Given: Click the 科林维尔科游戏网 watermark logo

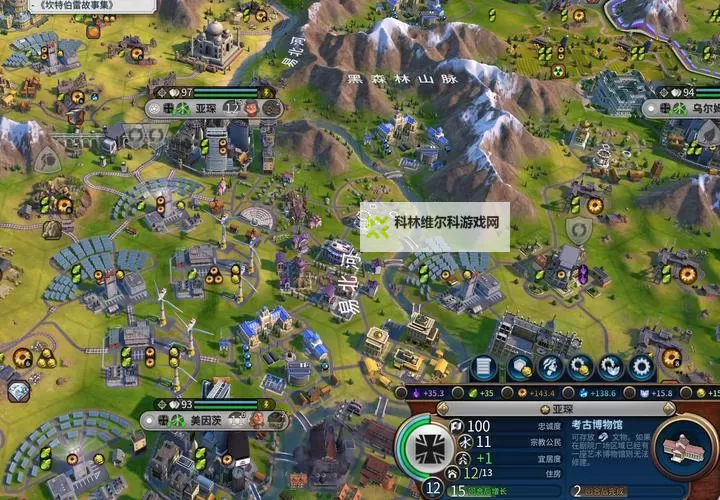Looking at the screenshot, I should pos(435,227).
